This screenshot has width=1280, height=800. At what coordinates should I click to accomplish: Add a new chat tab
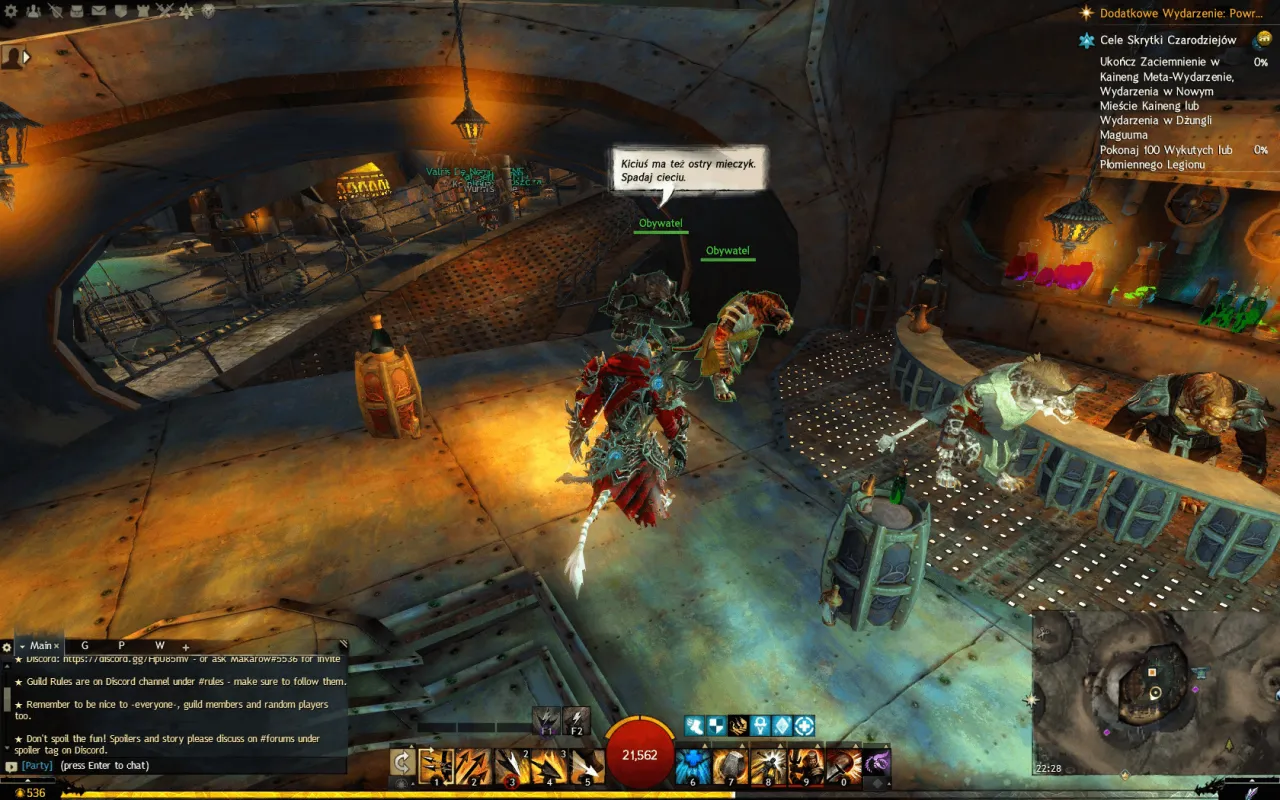click(185, 647)
